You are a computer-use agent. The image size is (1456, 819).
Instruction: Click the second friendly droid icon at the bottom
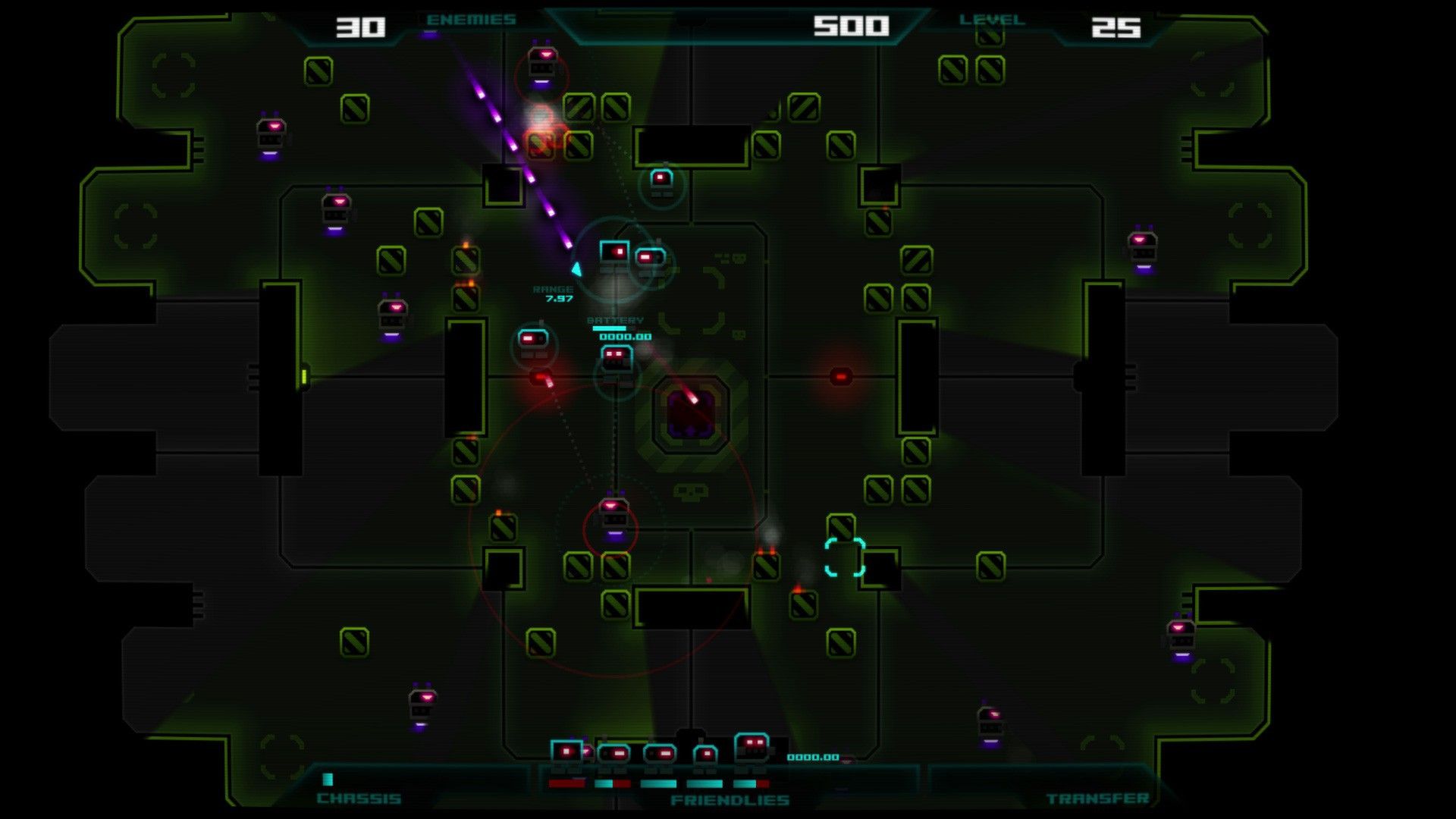click(614, 753)
